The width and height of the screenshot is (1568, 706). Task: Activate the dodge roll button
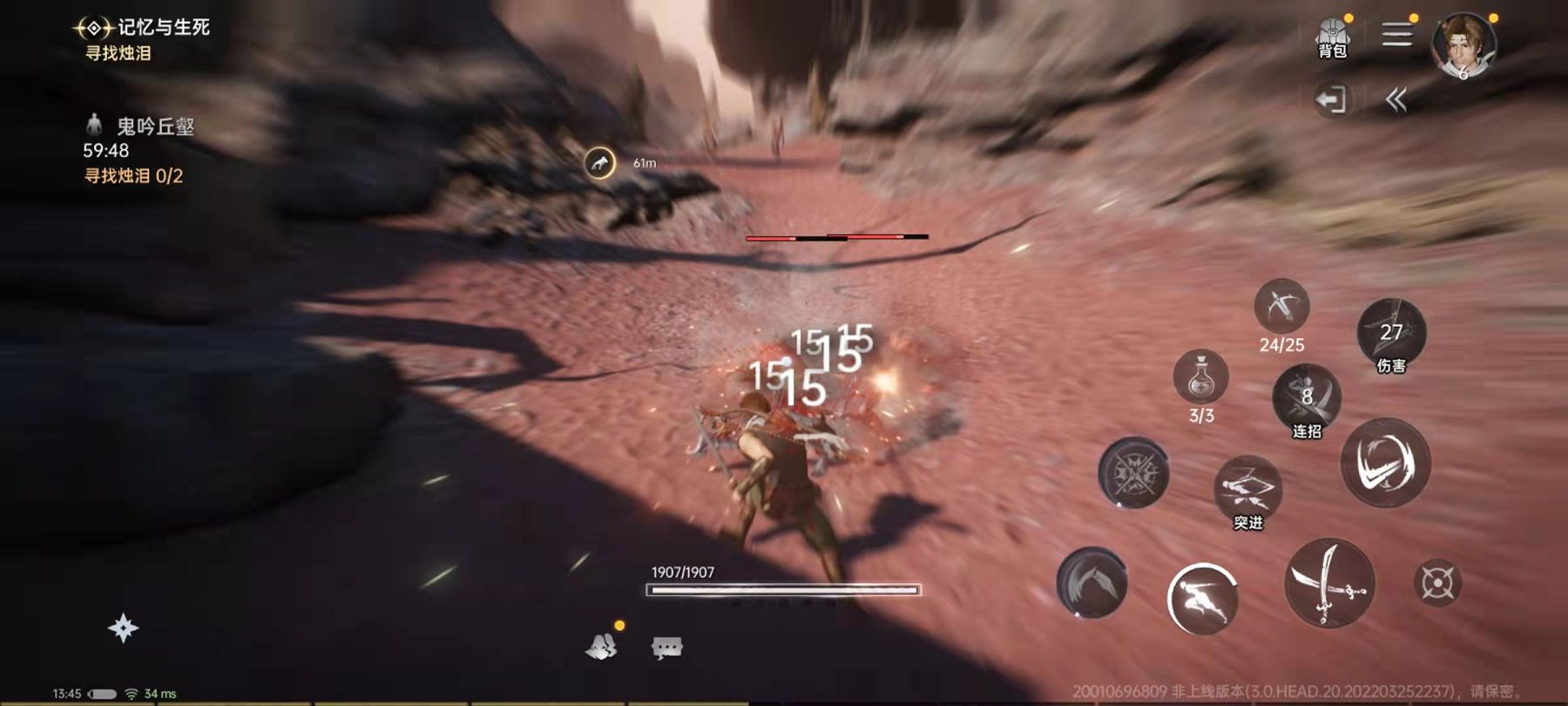[1202, 598]
